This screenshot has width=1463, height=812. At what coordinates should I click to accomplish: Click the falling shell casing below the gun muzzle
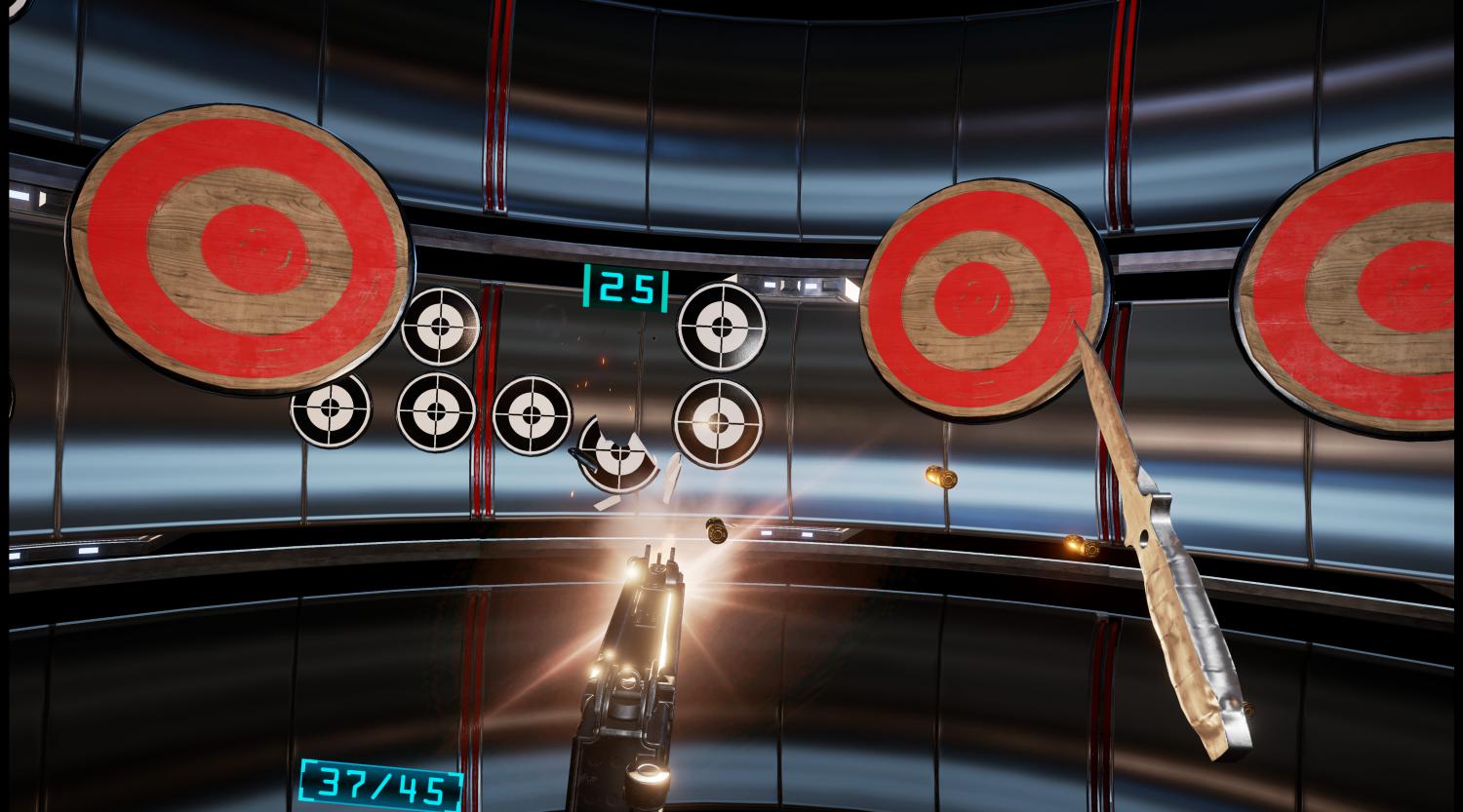point(715,531)
